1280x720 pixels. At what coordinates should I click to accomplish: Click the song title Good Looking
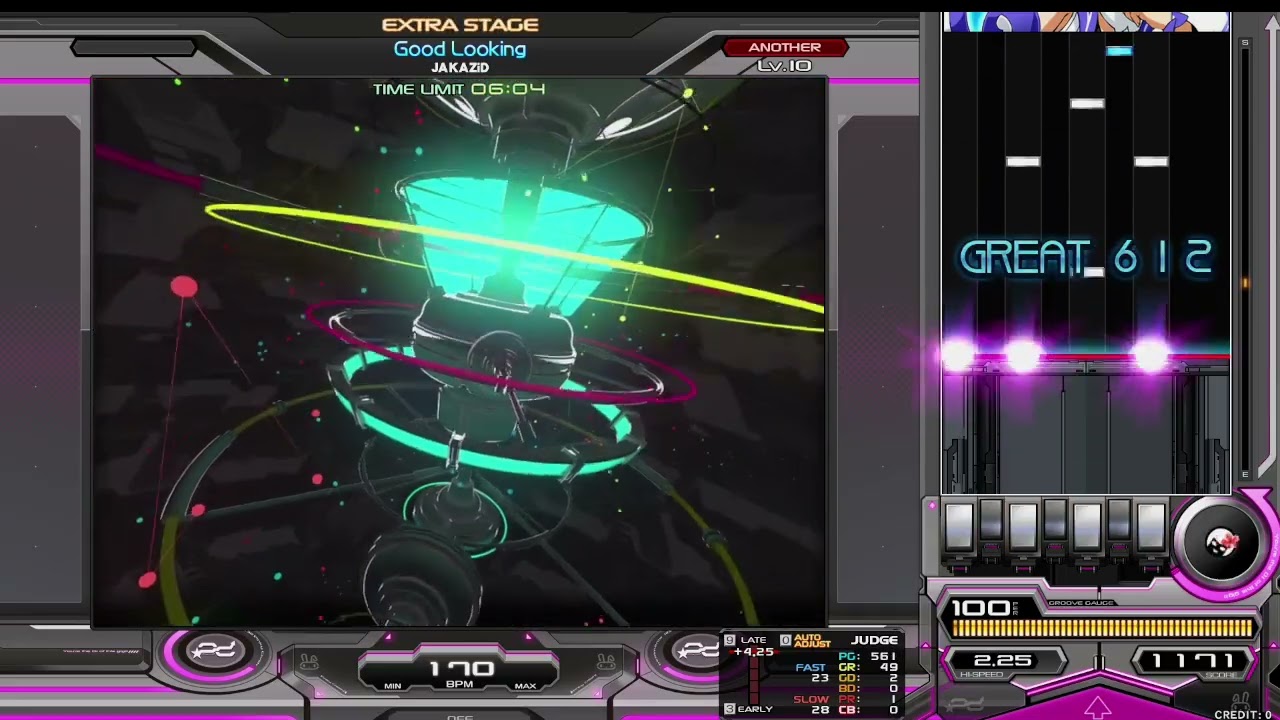460,48
